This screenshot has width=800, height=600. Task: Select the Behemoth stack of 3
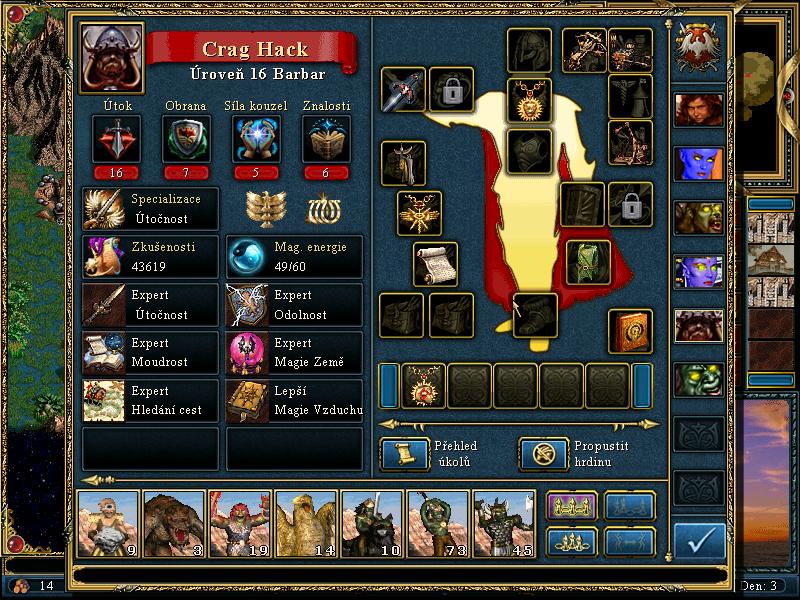174,523
